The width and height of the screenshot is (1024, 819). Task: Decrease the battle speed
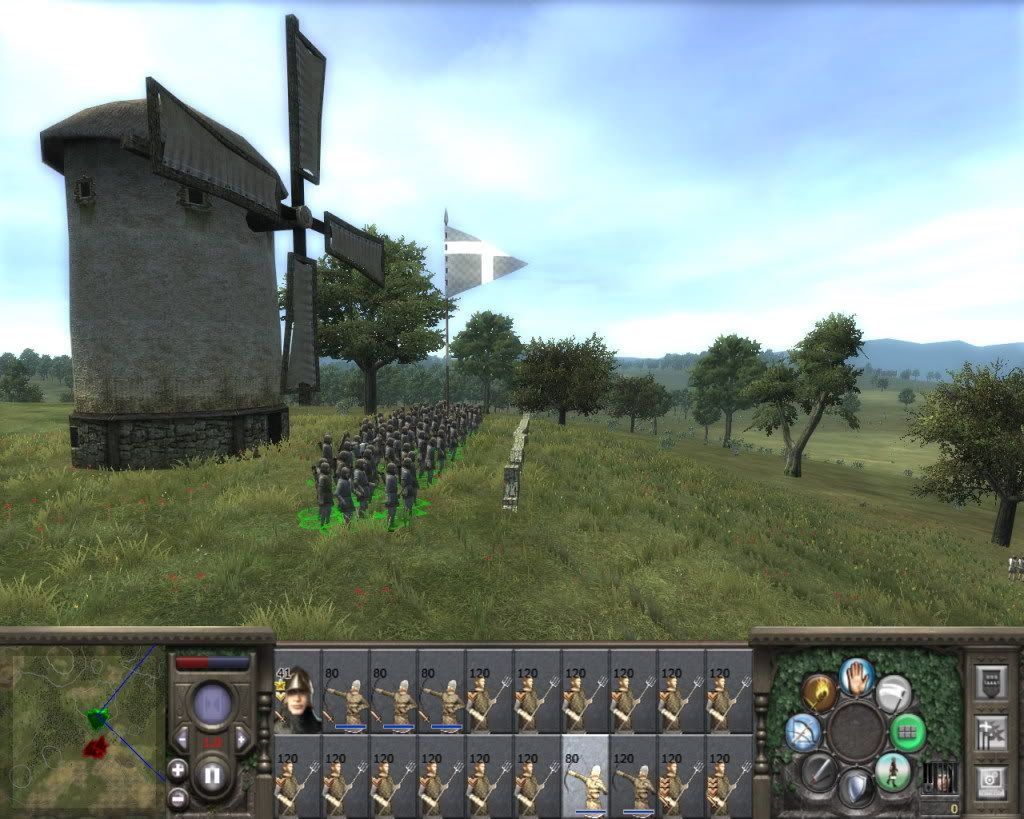pyautogui.click(x=182, y=739)
